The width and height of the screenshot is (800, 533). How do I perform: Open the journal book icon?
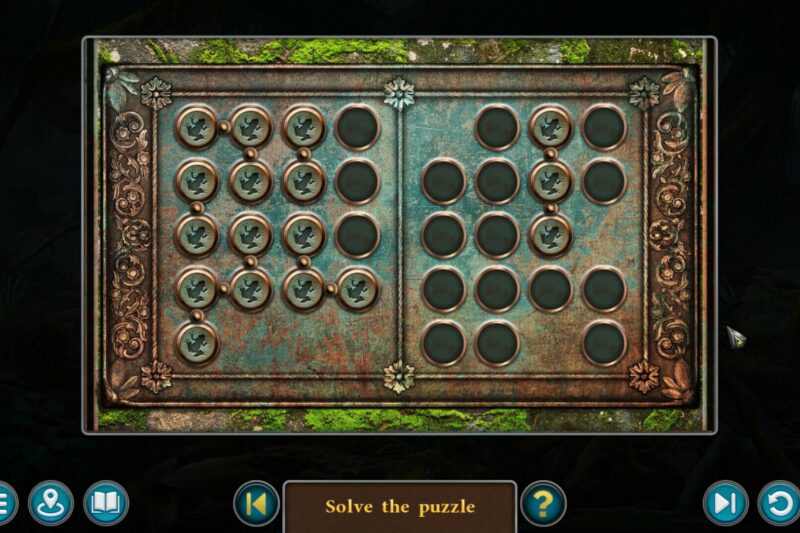105,503
